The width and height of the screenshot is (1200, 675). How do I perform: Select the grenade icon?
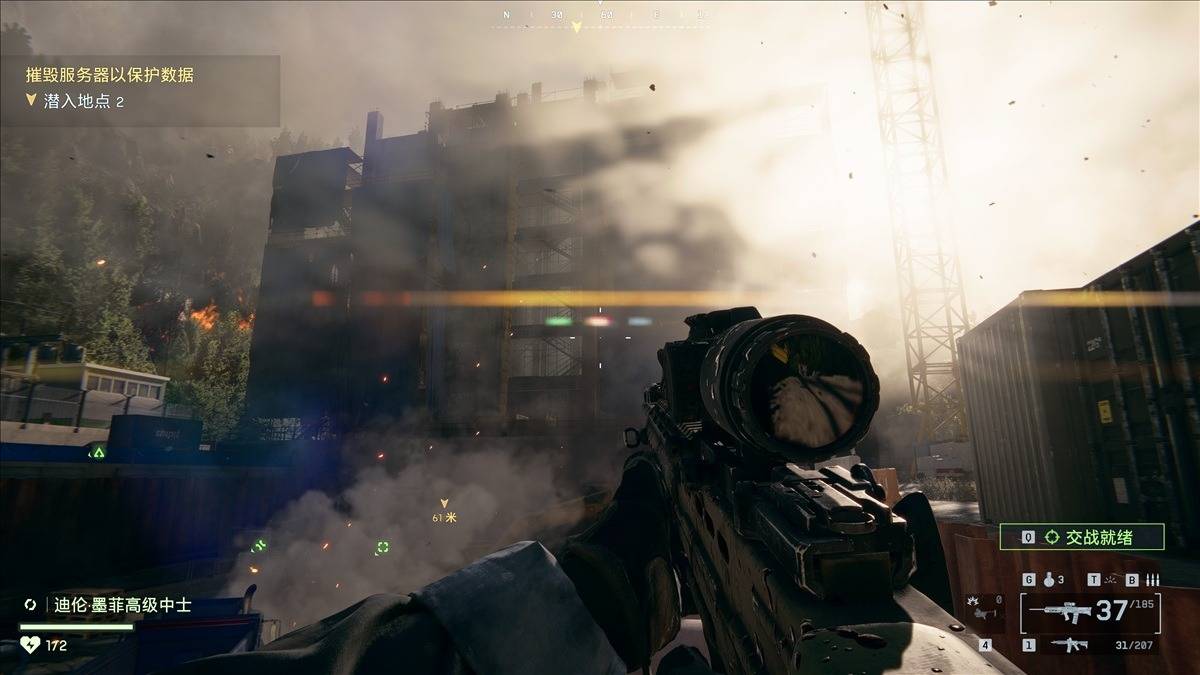tap(1049, 579)
